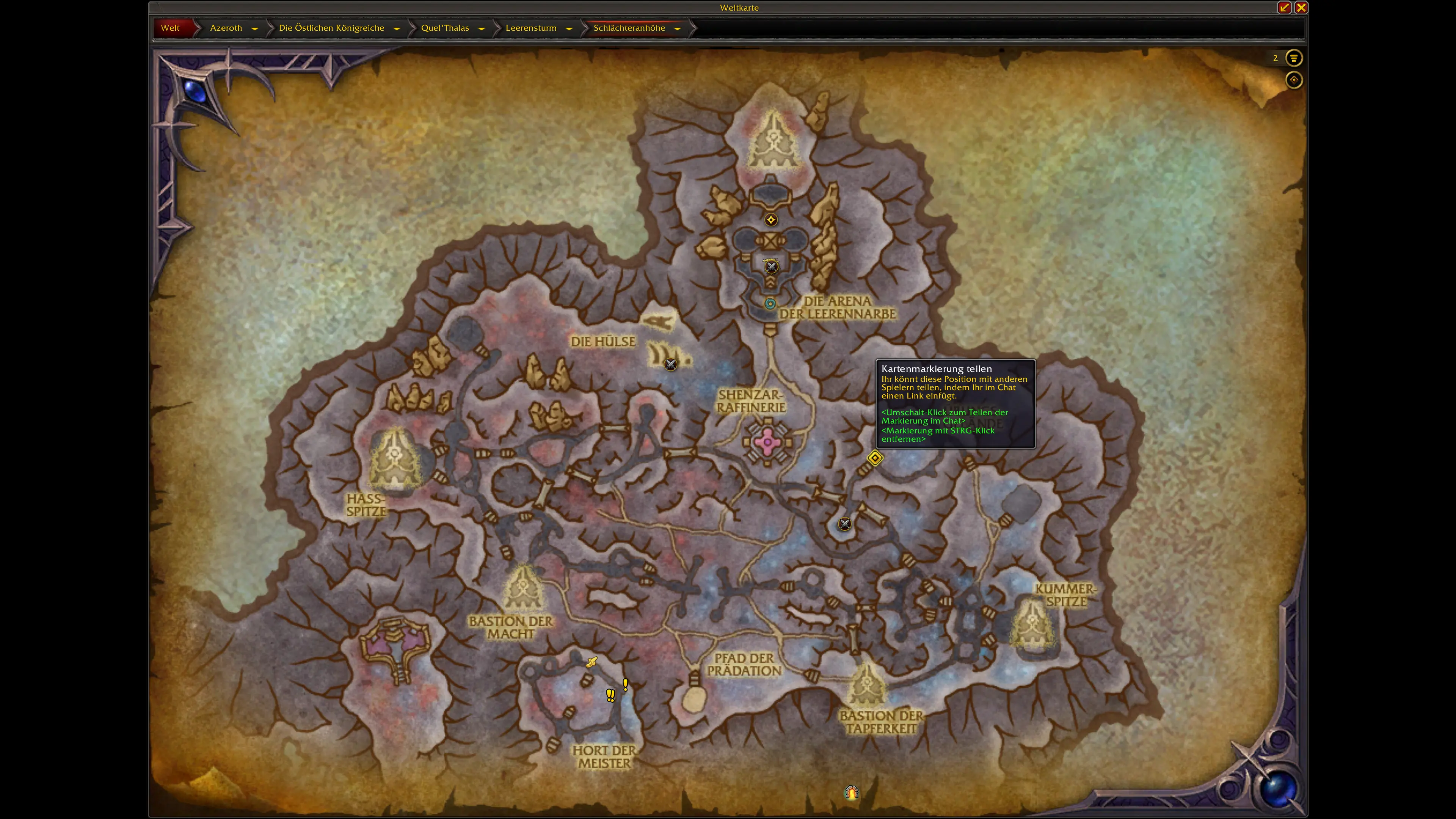Click the yellow map pin under the tooltip
1456x819 pixels.
click(874, 458)
